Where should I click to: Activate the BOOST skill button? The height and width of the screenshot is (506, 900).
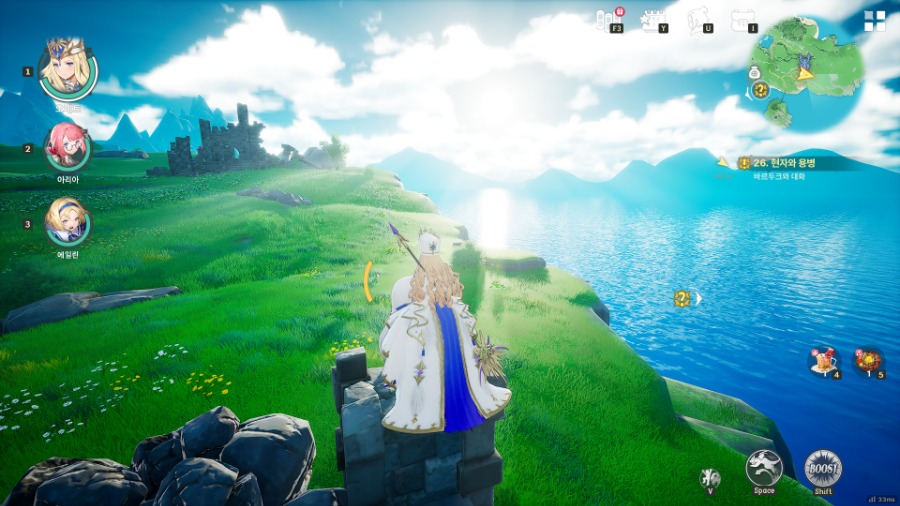(x=823, y=468)
